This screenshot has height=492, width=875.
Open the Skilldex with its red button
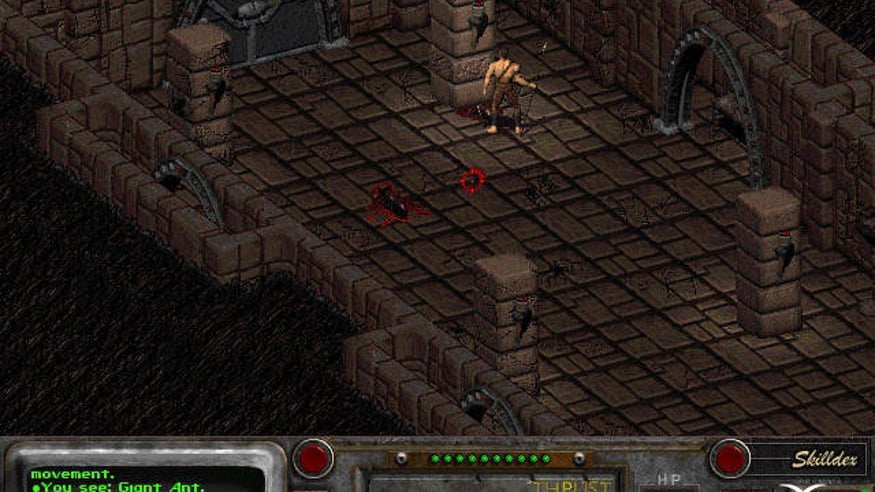(731, 458)
